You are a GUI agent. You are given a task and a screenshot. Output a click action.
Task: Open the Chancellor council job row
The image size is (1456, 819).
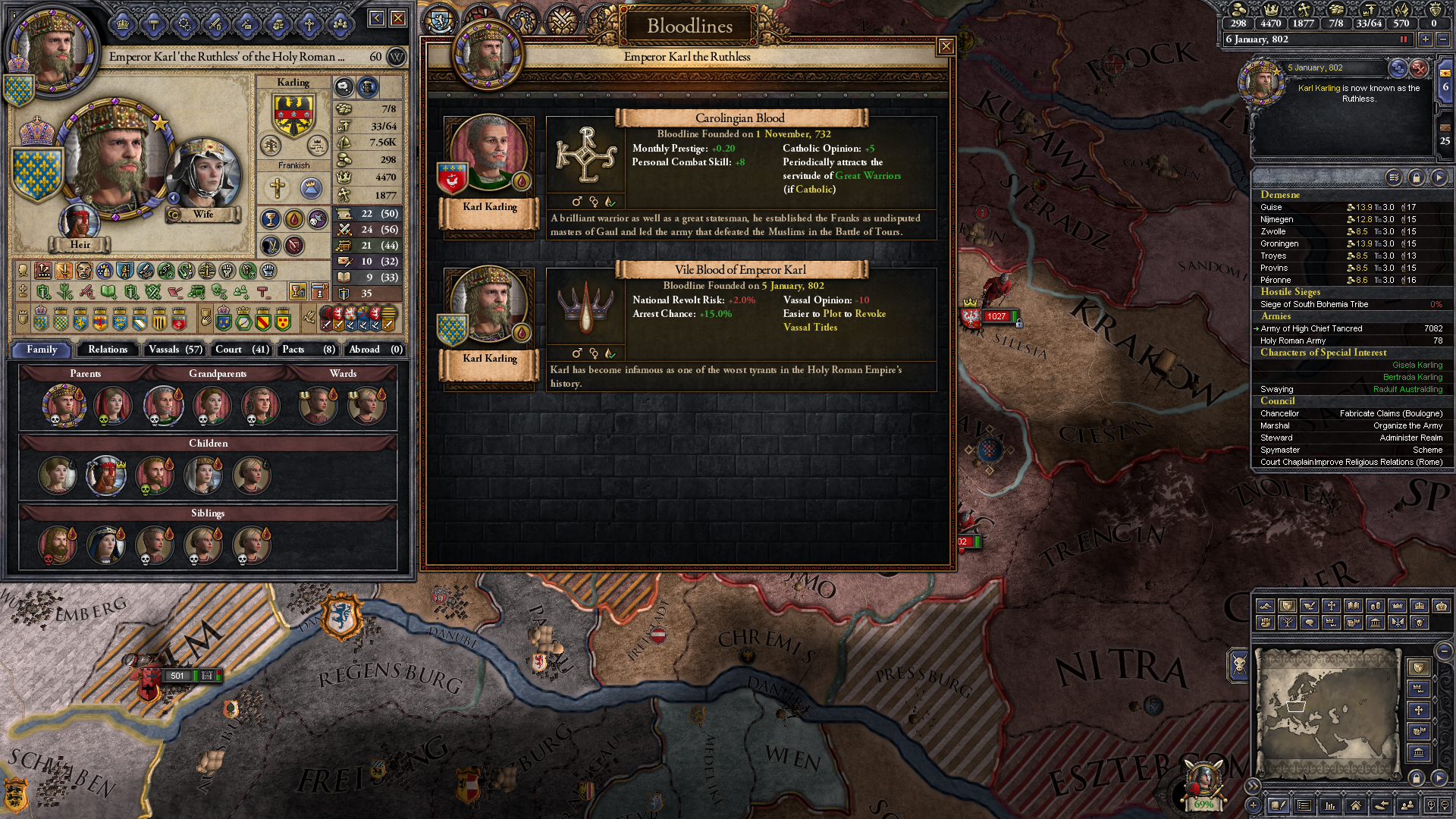pyautogui.click(x=1351, y=413)
